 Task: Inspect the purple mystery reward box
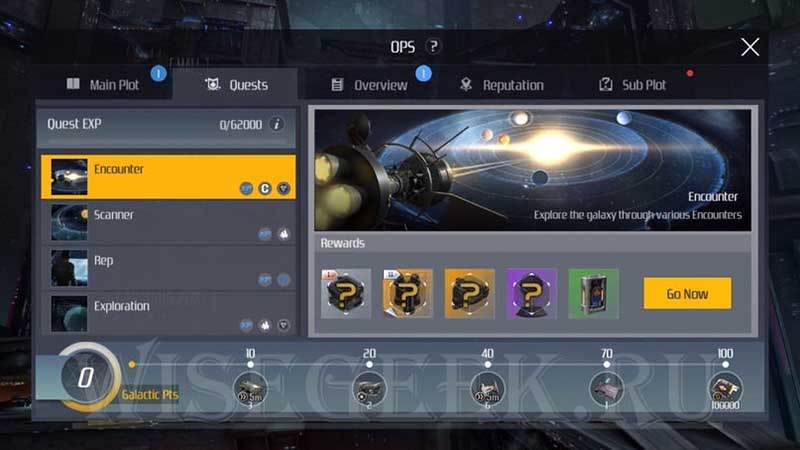tap(532, 293)
